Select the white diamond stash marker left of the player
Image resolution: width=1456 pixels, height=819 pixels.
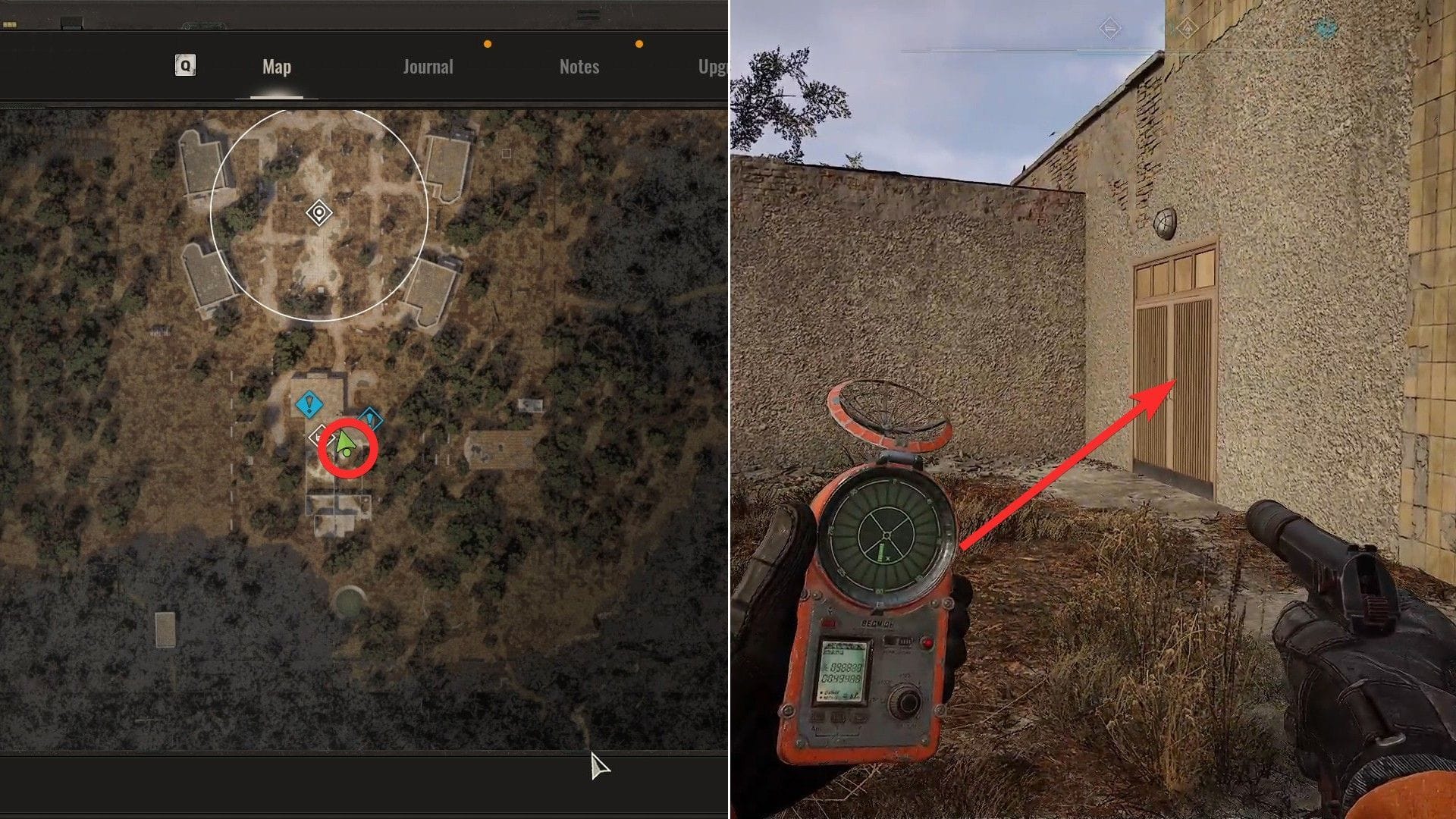(322, 438)
